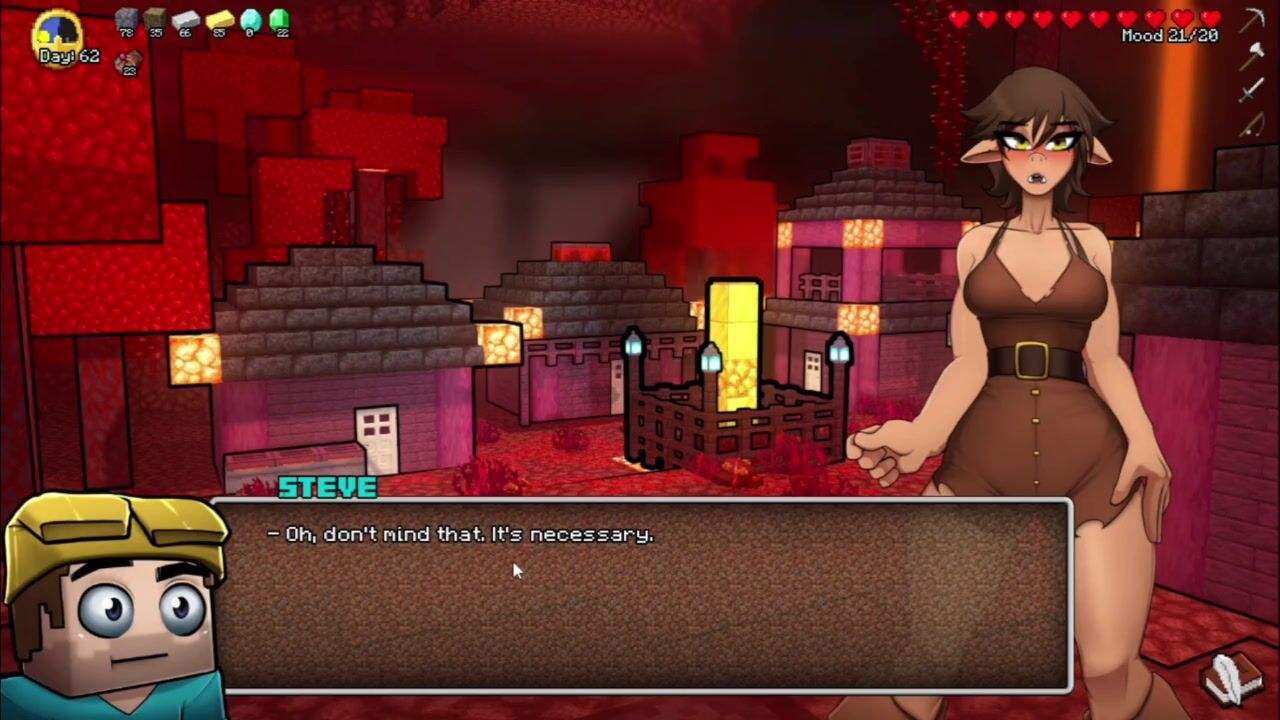Select the fishing rod tool icon
This screenshot has height=720, width=1280.
click(1253, 125)
